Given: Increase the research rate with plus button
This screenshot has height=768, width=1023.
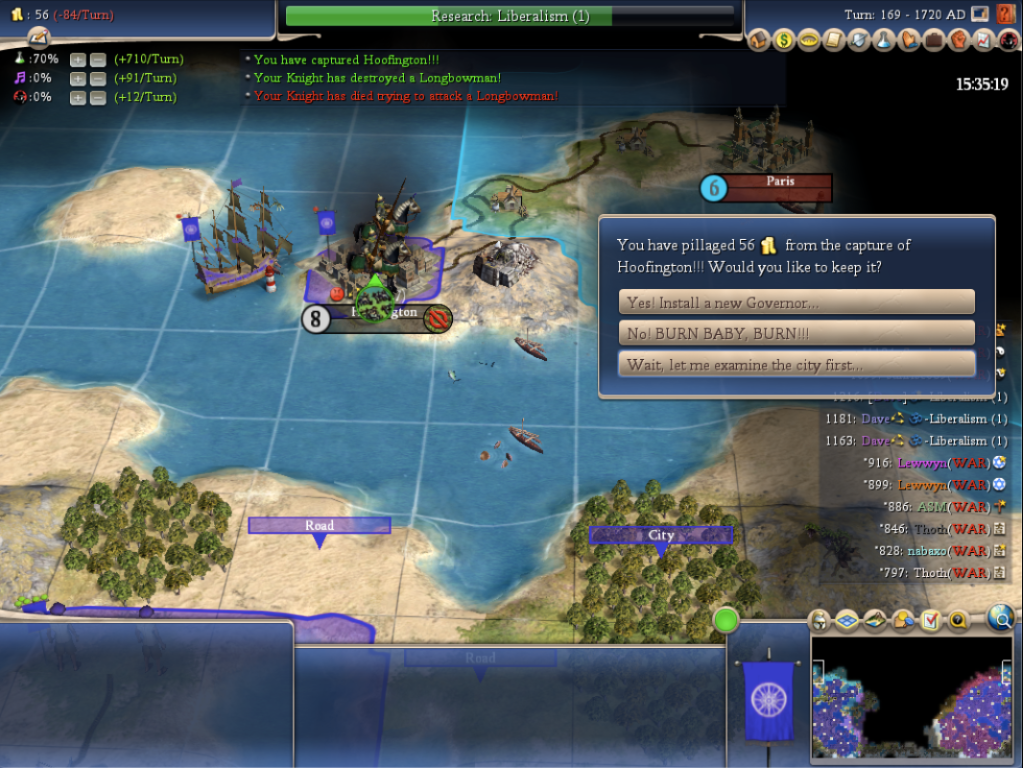Looking at the screenshot, I should pos(78,59).
